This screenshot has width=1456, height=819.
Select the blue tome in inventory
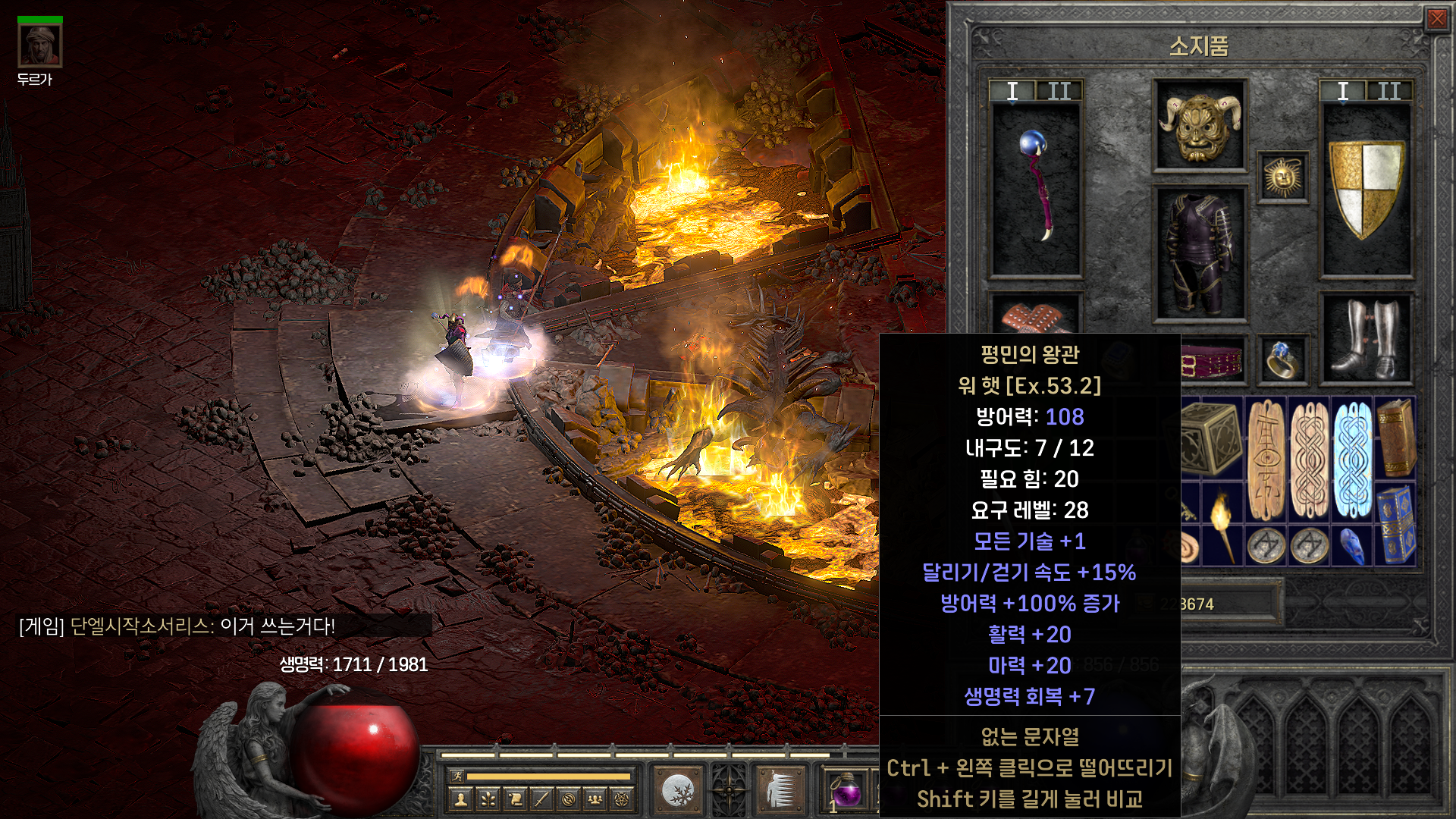[1395, 524]
